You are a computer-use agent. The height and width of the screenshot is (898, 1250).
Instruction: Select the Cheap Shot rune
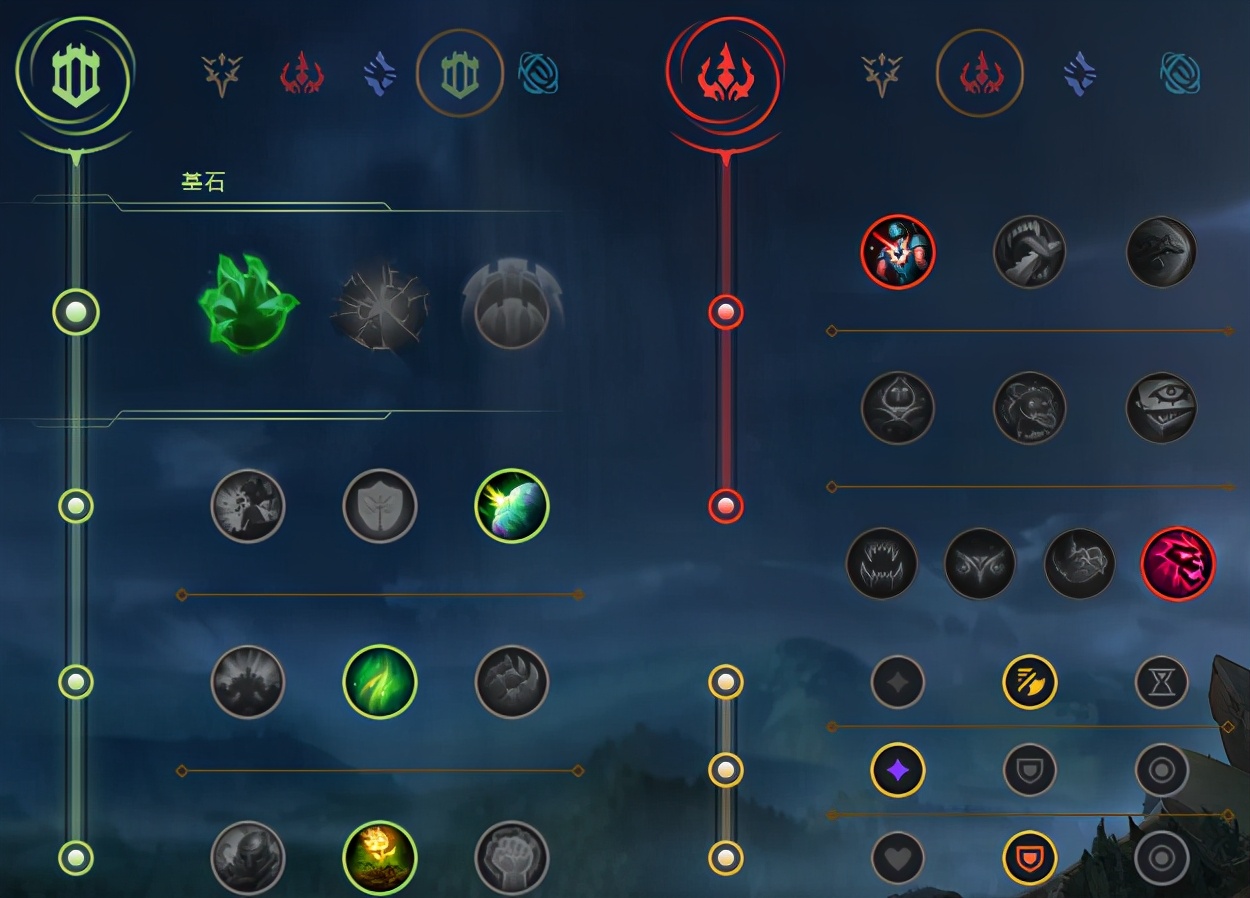[x=897, y=251]
